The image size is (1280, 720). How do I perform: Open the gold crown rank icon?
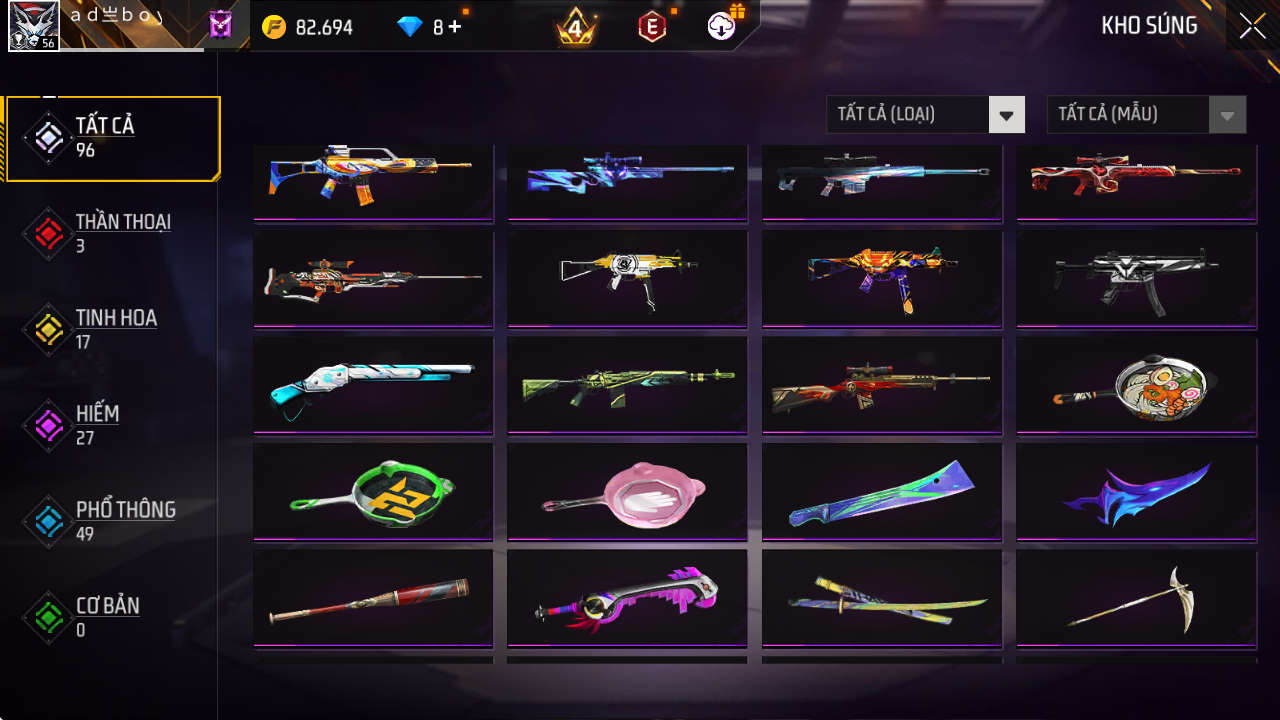(575, 28)
